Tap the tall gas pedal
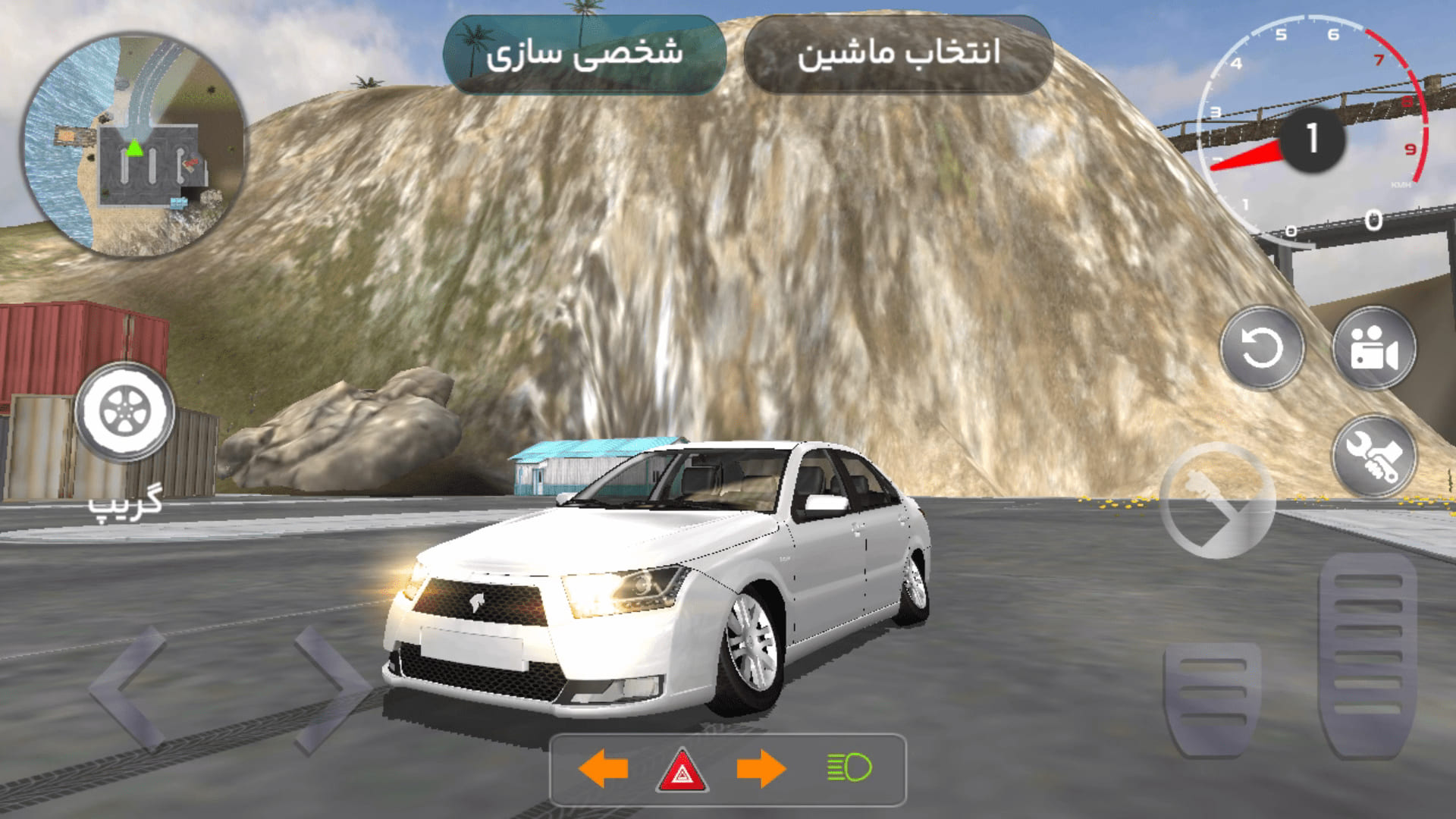Screen dimensions: 1456x819 (1367, 656)
